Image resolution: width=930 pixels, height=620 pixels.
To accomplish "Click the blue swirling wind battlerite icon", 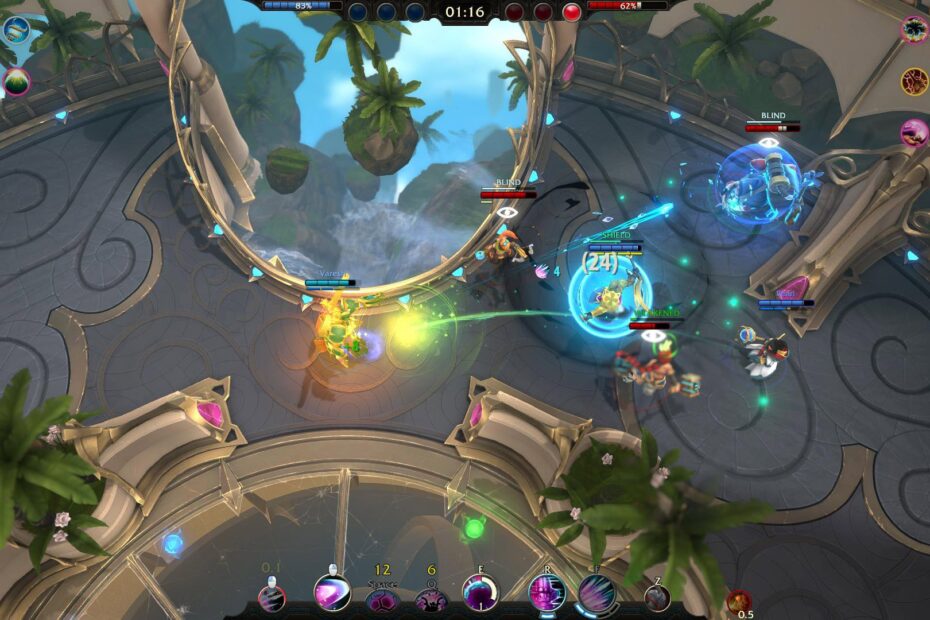I will coord(15,31).
